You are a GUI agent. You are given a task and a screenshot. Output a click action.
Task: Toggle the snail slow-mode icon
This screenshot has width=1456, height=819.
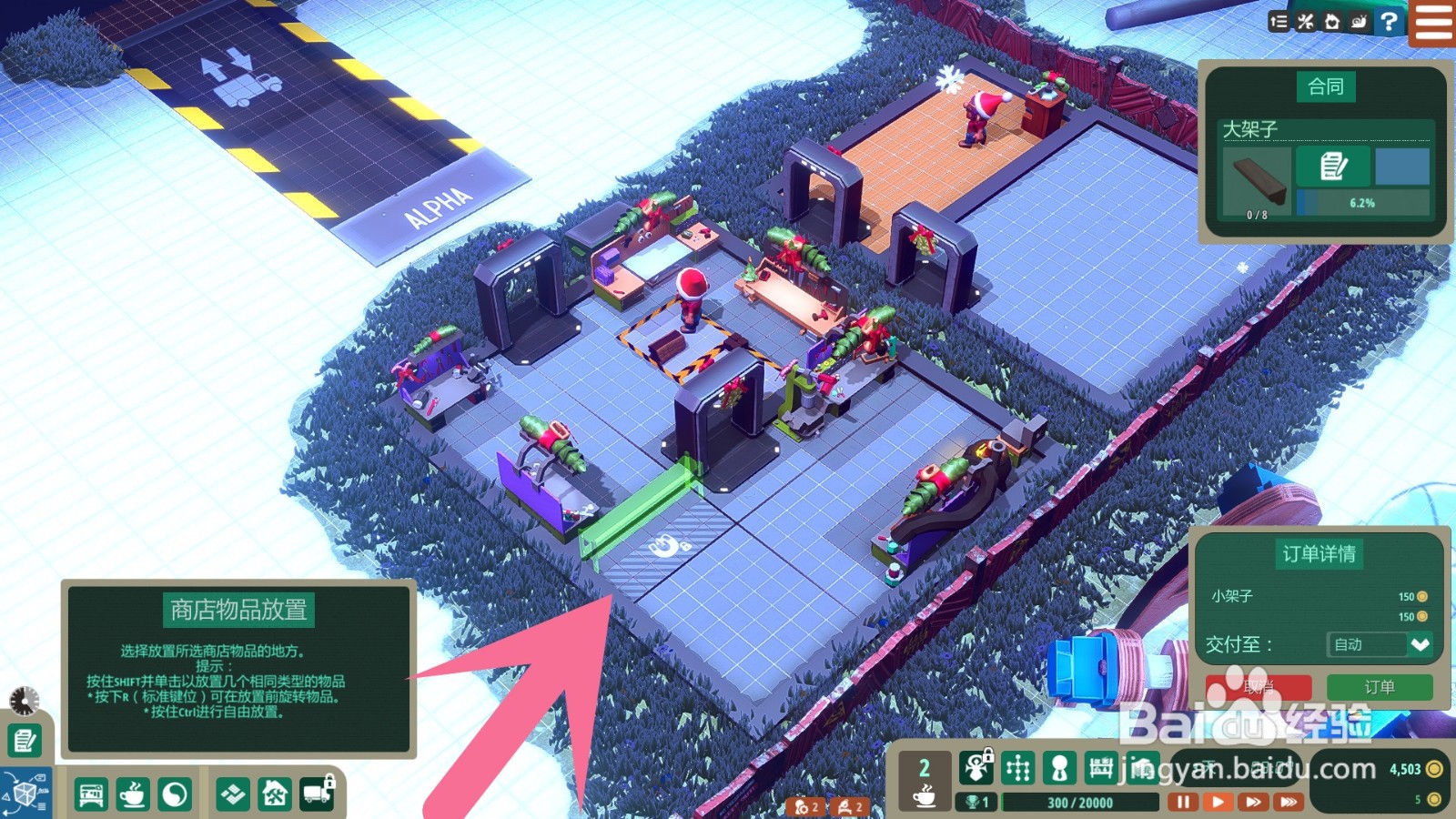pyautogui.click(x=1360, y=22)
